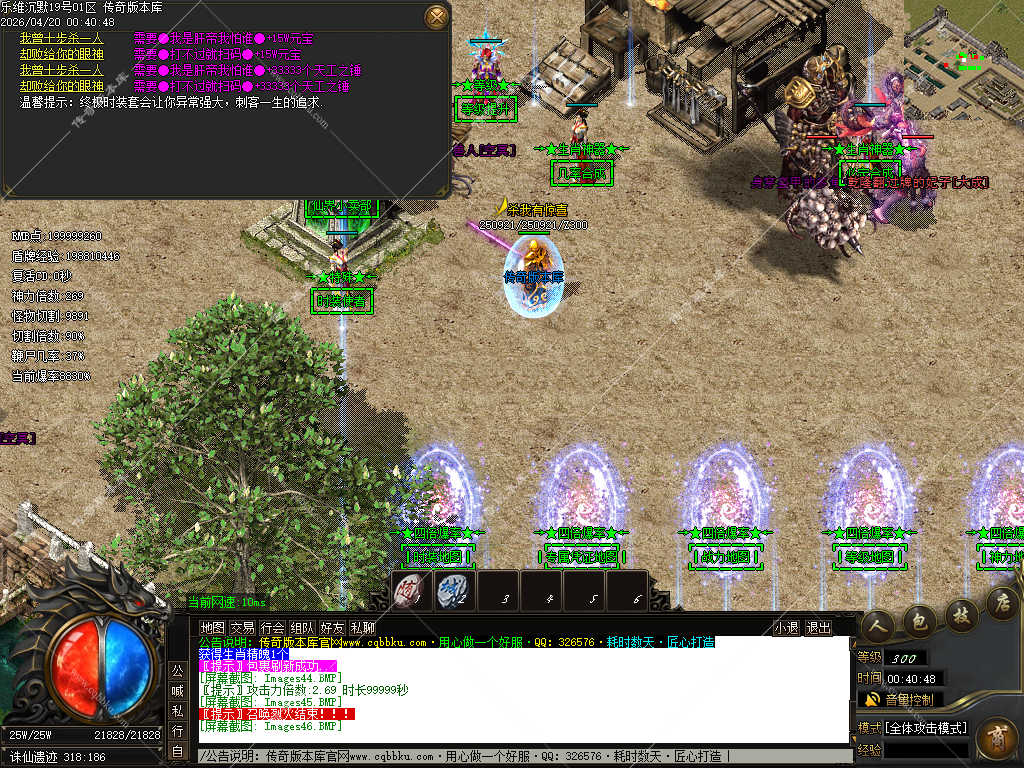Open the 好友 friends tab
Image resolution: width=1024 pixels, height=768 pixels.
[333, 628]
